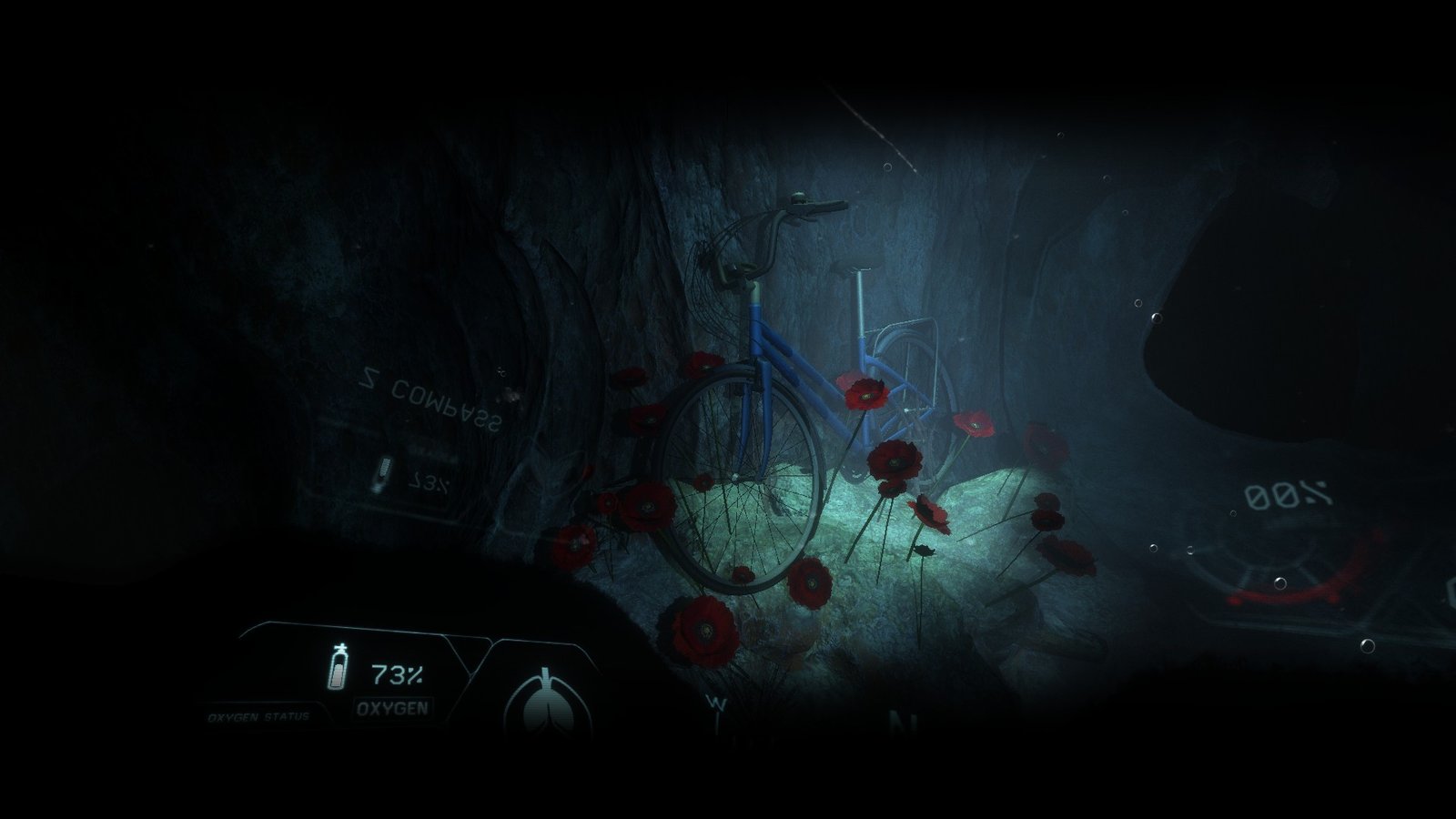Click the W compass heading marker
The width and height of the screenshot is (1456, 819).
point(719,703)
